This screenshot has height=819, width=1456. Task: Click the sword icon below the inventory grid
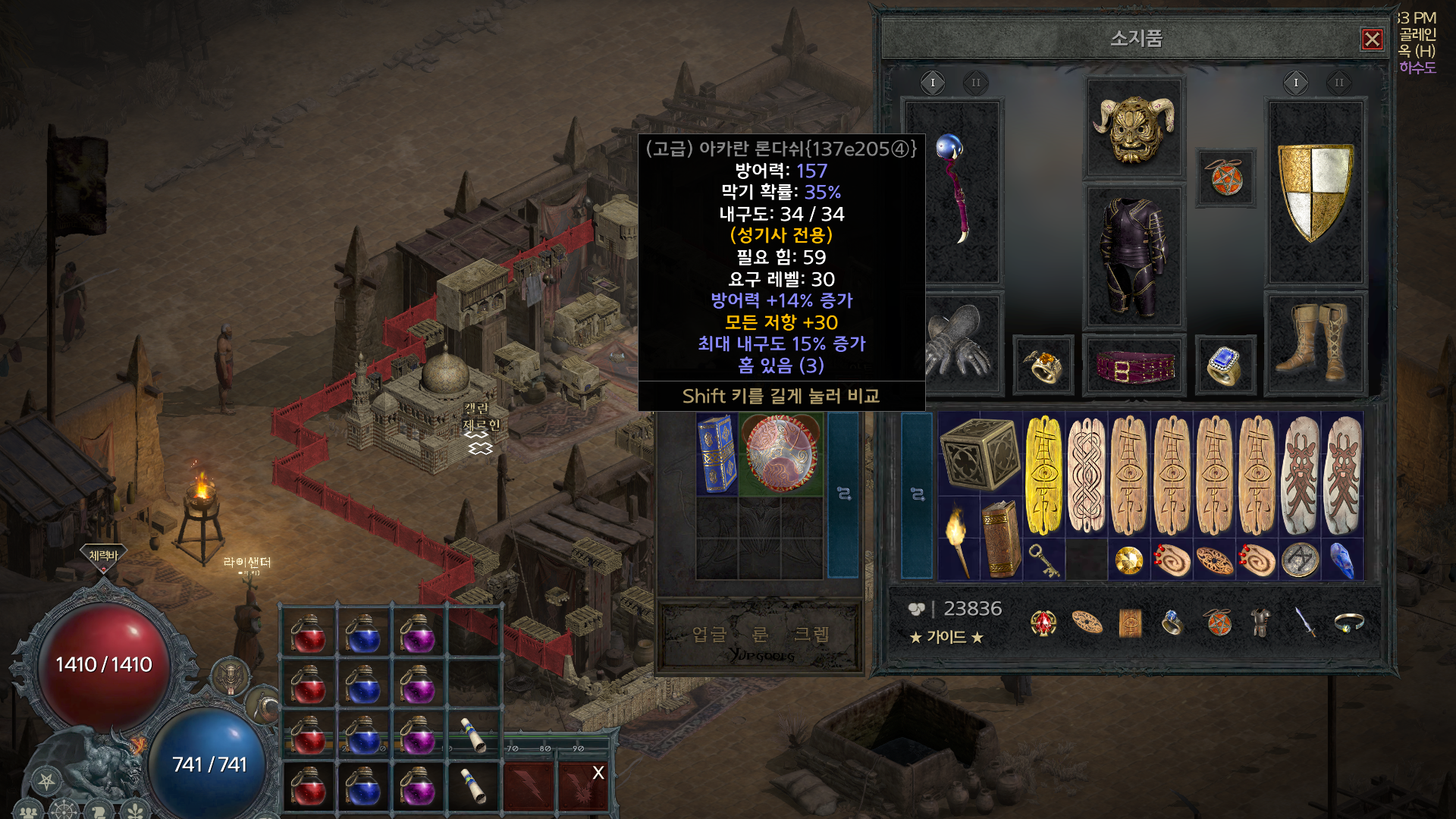(x=1305, y=623)
